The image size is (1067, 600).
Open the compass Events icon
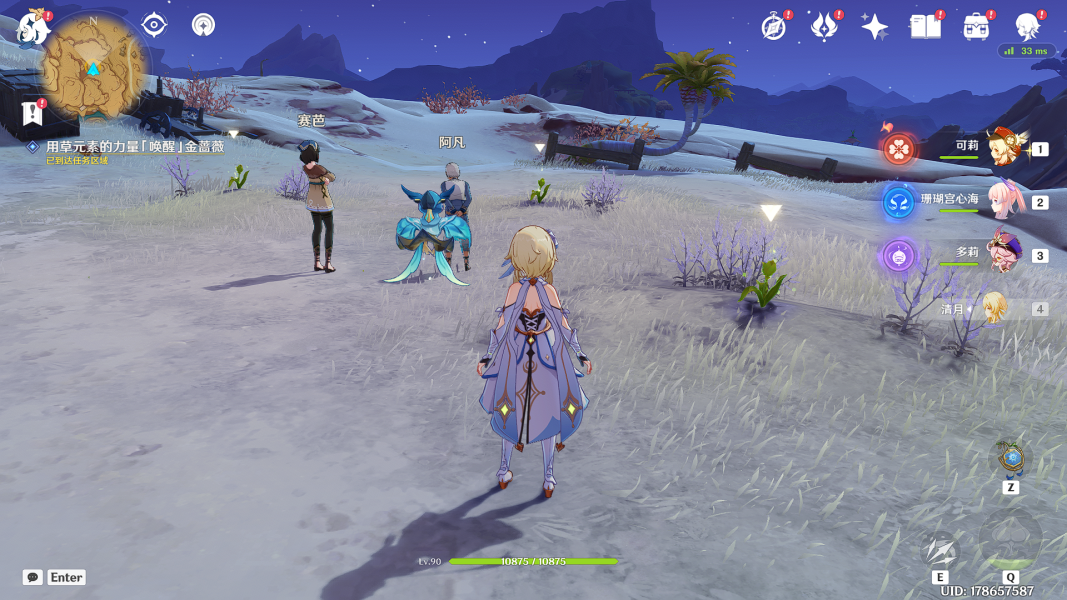[773, 27]
